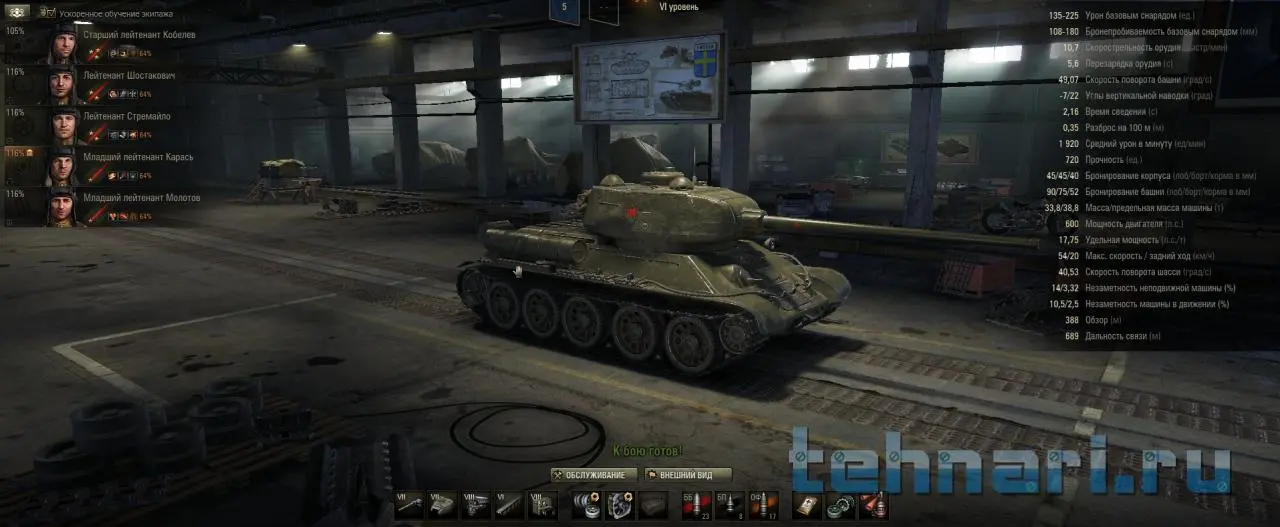Open the crew operations button above the crew list
Image resolution: width=1280 pixels, height=527 pixels.
click(16, 13)
